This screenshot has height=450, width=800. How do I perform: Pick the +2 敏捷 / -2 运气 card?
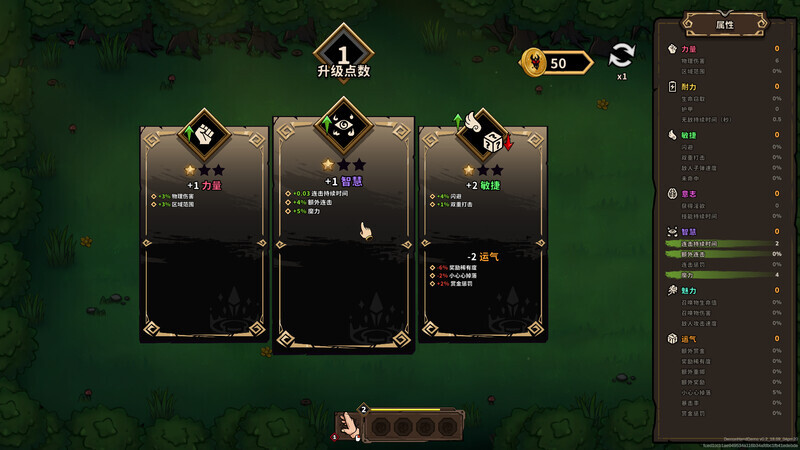483,235
